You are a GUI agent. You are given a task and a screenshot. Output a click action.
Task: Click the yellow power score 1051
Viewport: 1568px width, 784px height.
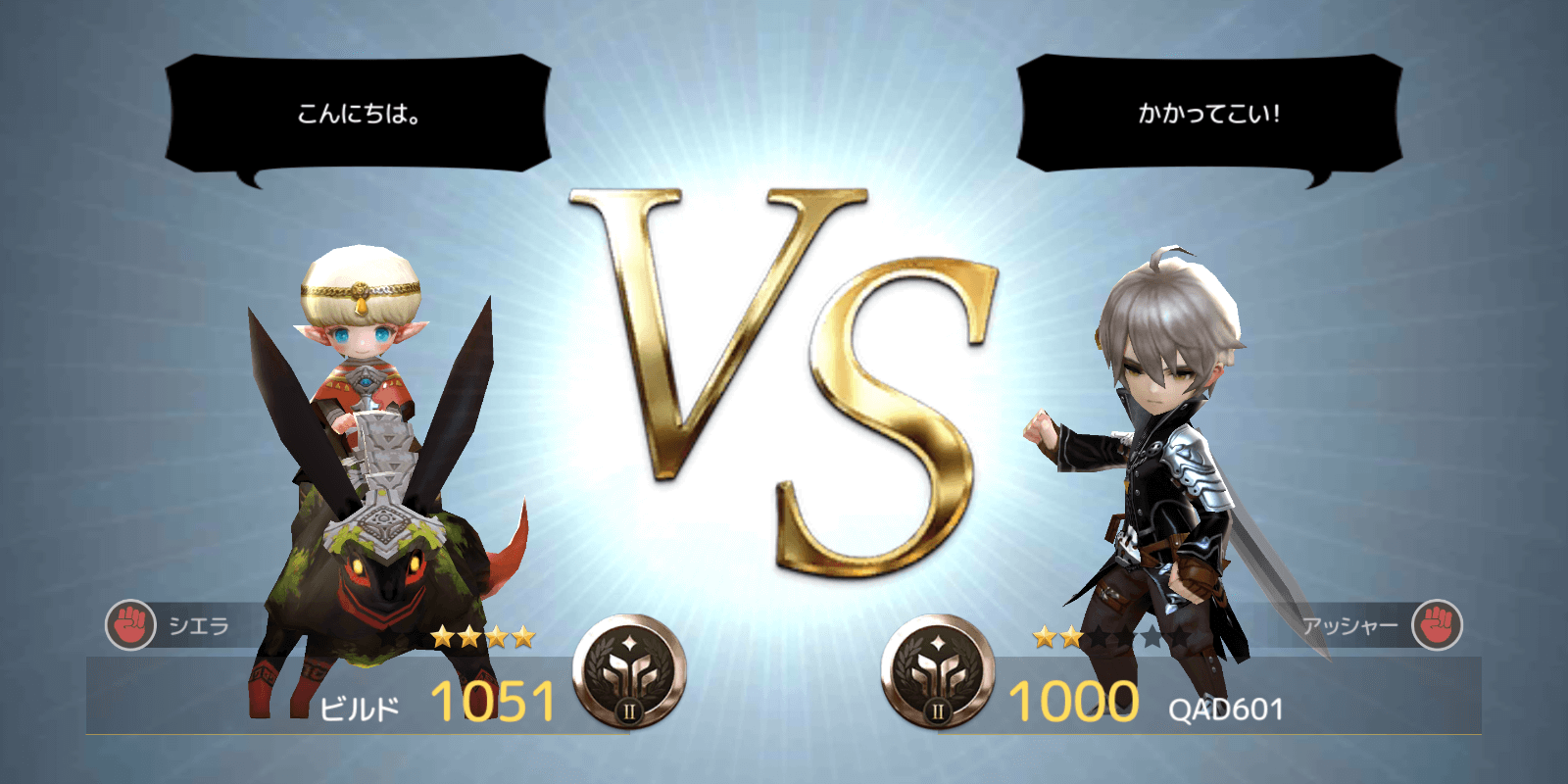tap(493, 704)
